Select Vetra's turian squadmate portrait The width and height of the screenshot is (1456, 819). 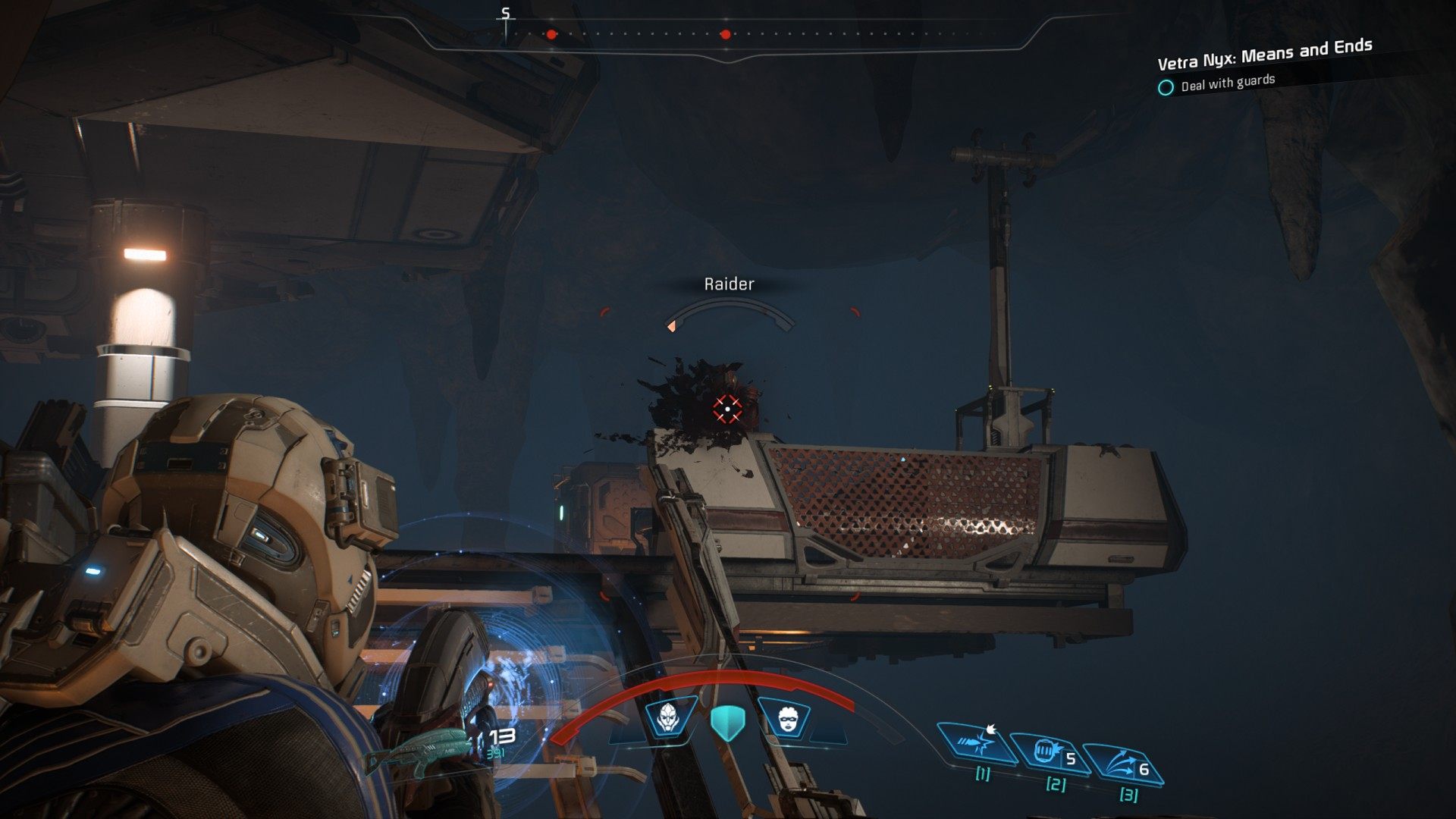click(x=670, y=717)
